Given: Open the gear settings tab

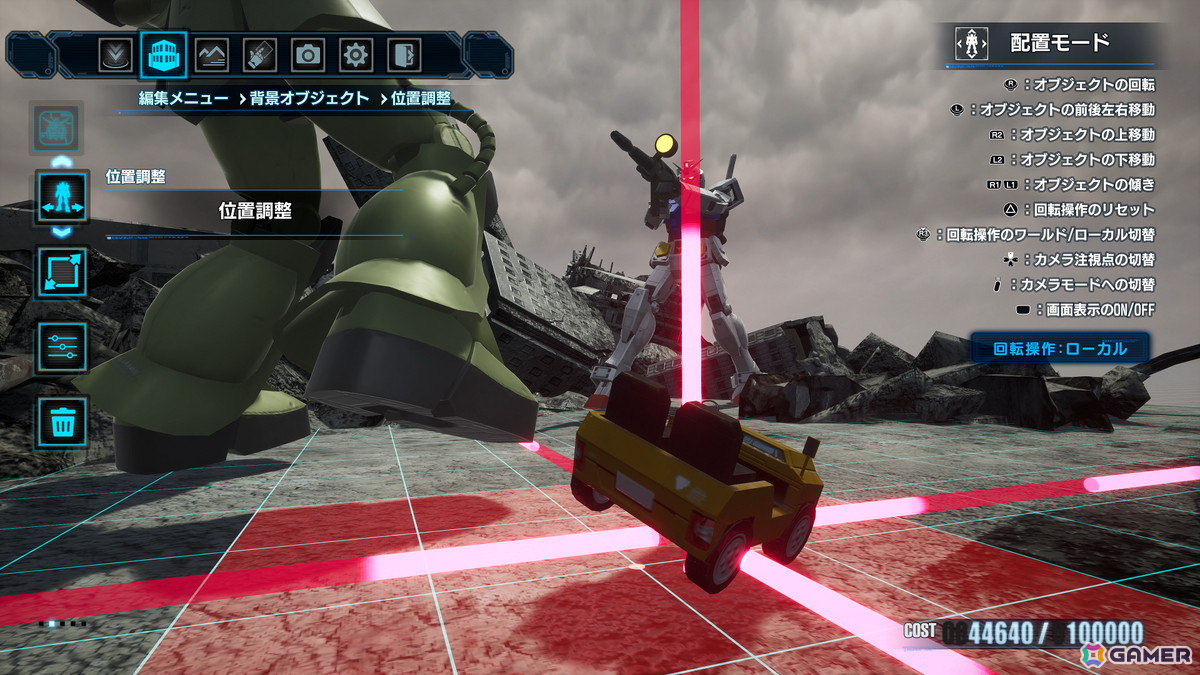Looking at the screenshot, I should coord(355,54).
